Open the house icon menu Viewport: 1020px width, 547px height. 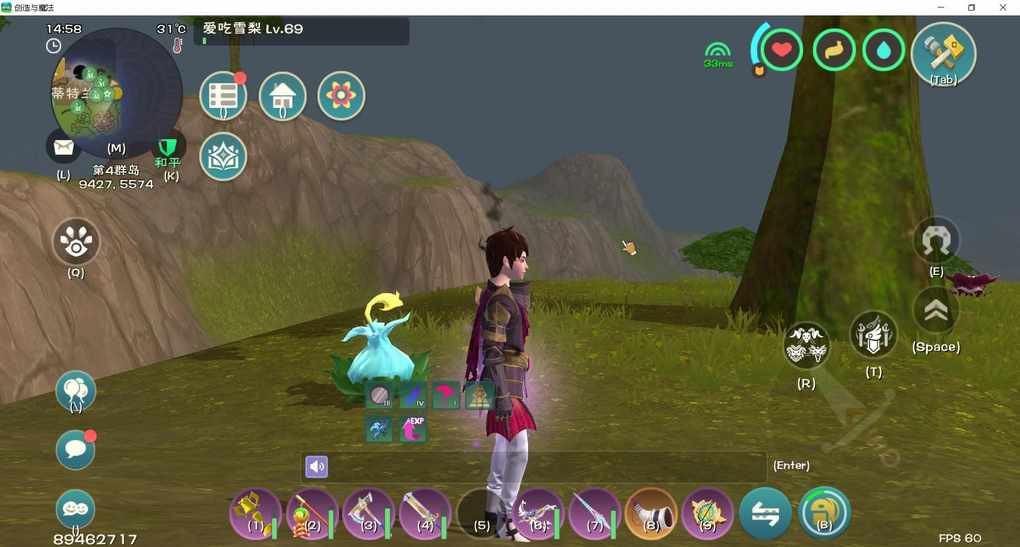(283, 96)
